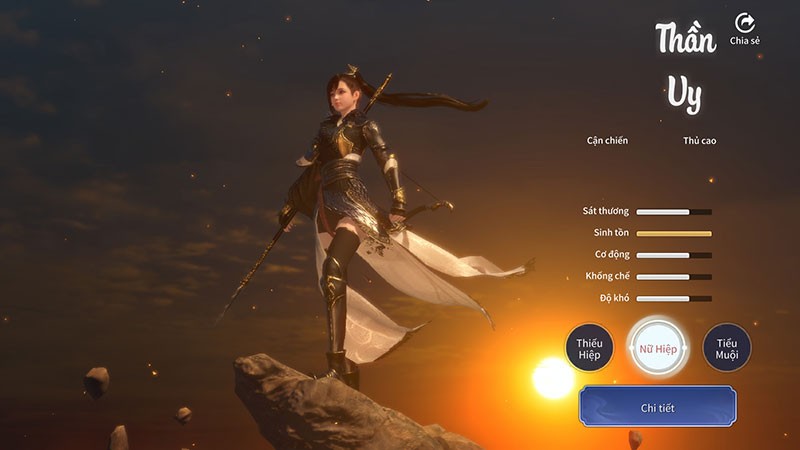Switch to the Tiểu Muội character option
Image resolution: width=800 pixels, height=450 pixels.
pyautogui.click(x=726, y=348)
